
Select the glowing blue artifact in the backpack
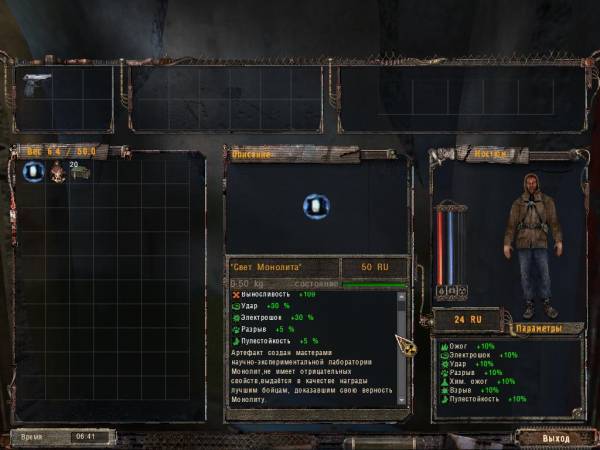32,172
